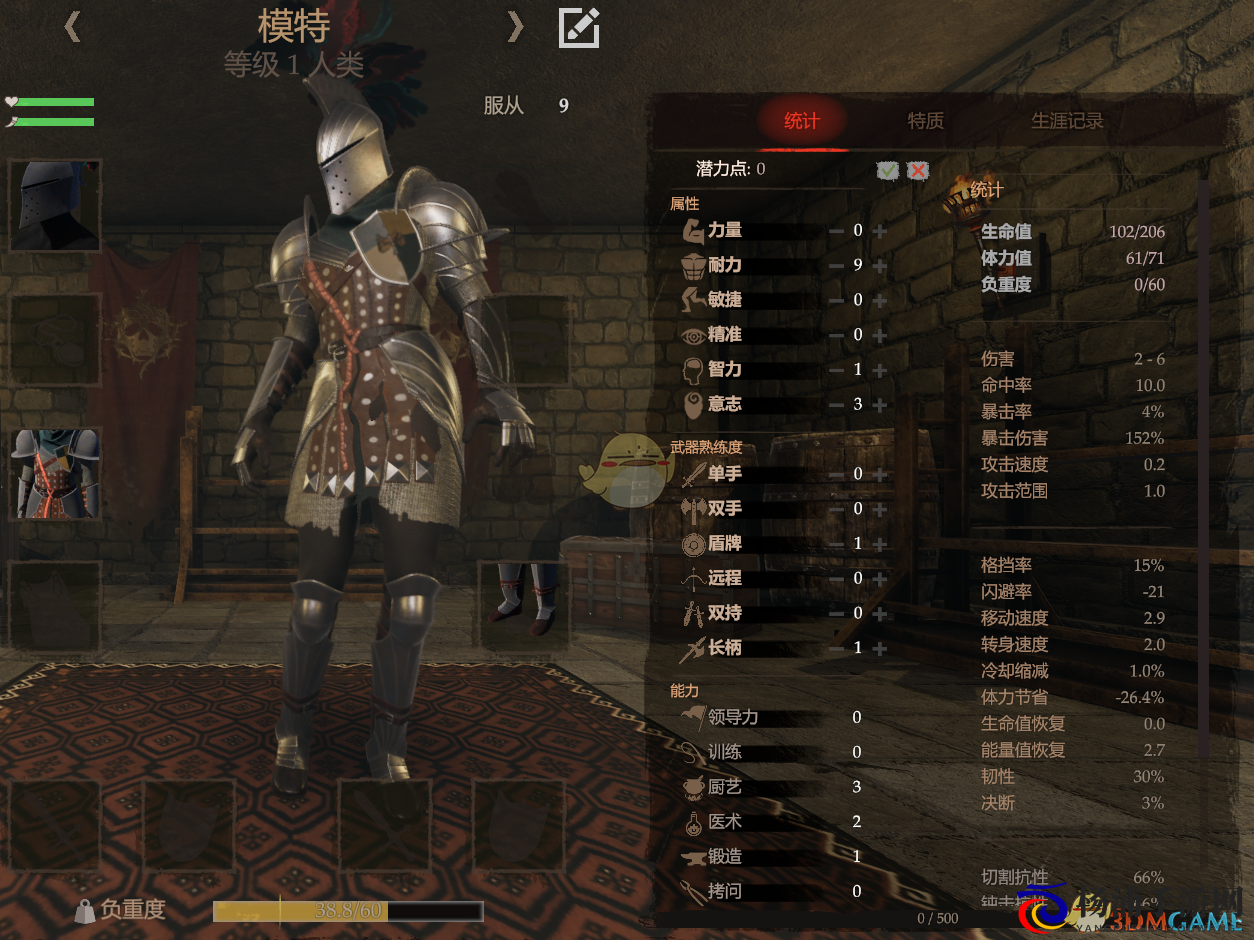Increase 敏捷 with the plus button

pos(880,301)
